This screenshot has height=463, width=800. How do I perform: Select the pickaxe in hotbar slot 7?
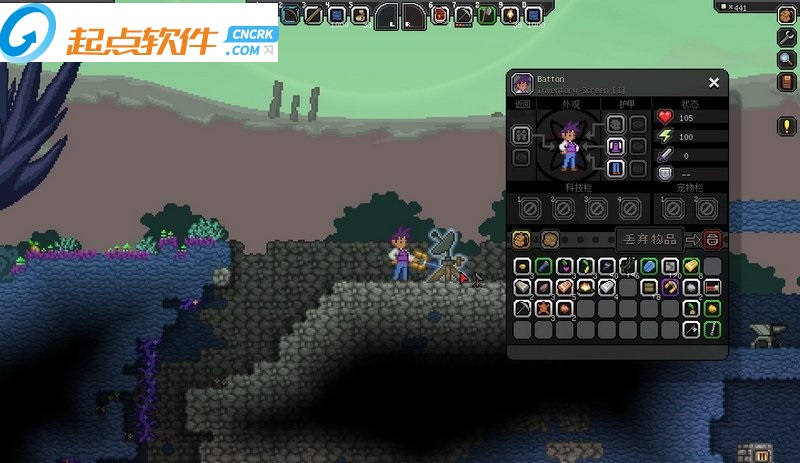(x=463, y=14)
